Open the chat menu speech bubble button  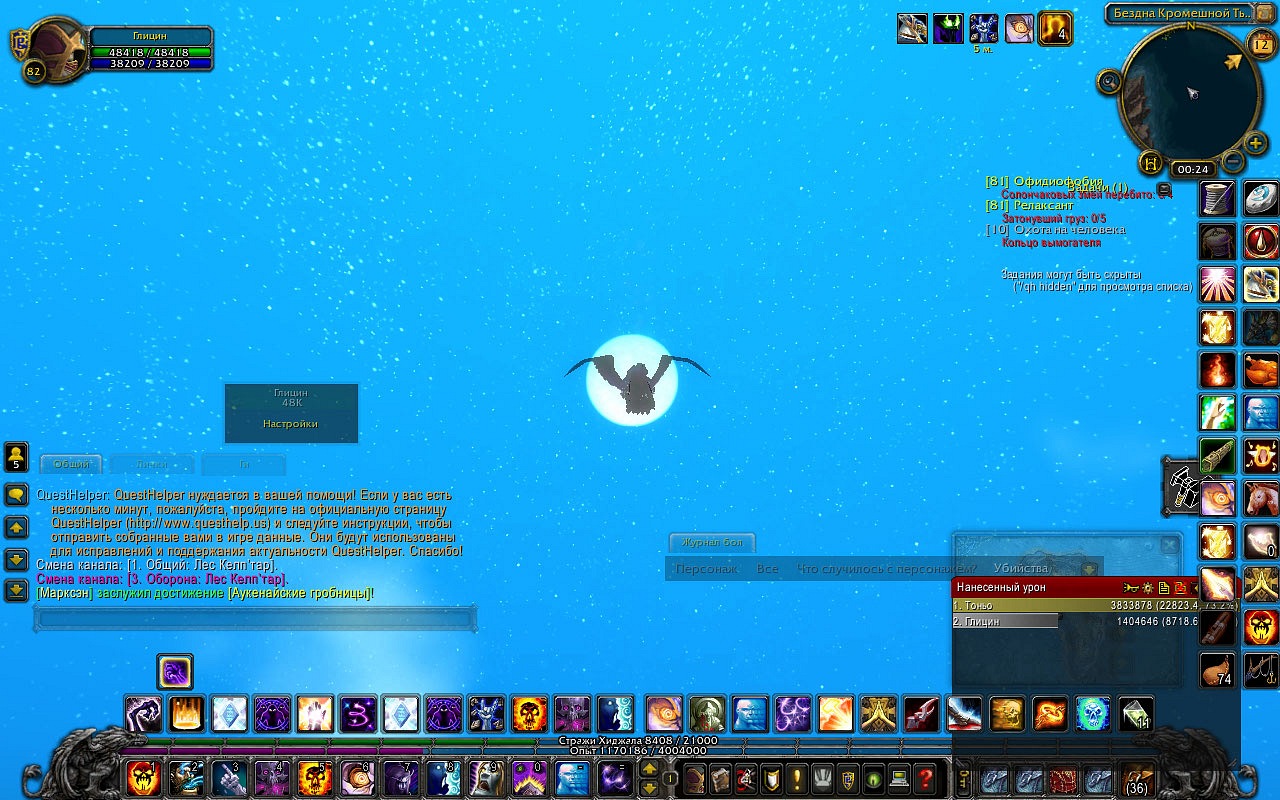tap(16, 495)
